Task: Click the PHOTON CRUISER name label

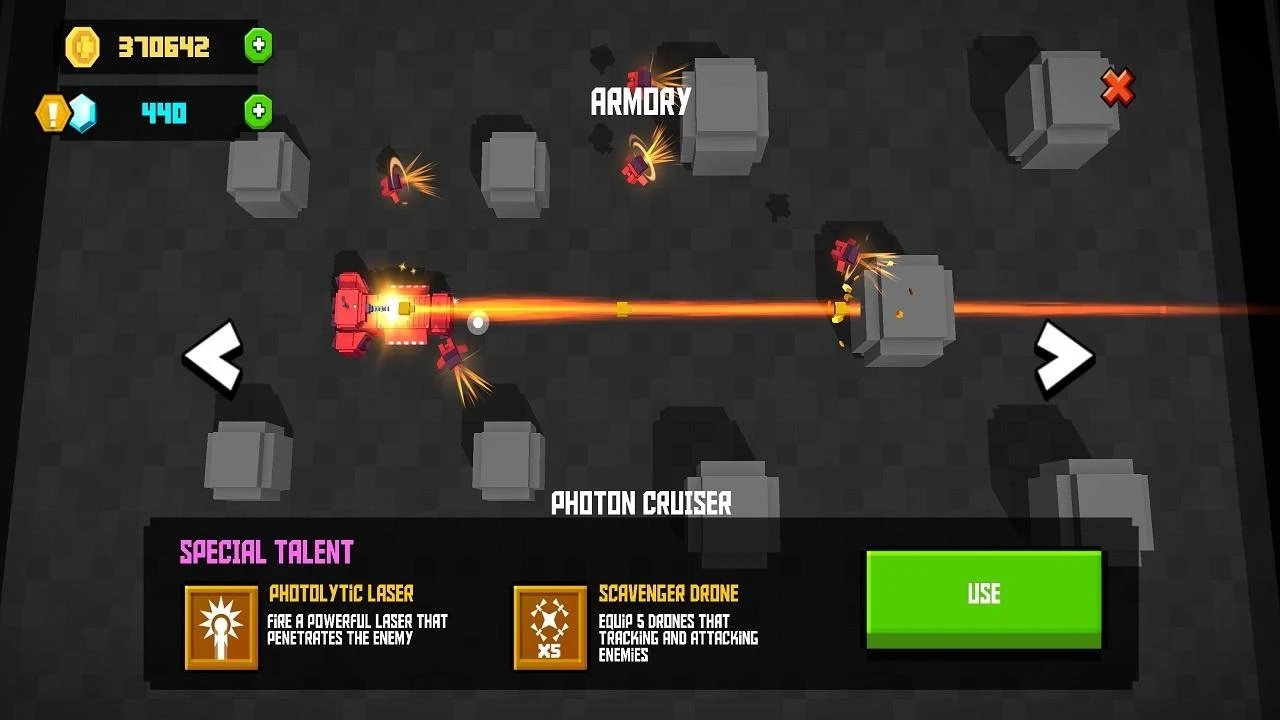Action: coord(640,504)
